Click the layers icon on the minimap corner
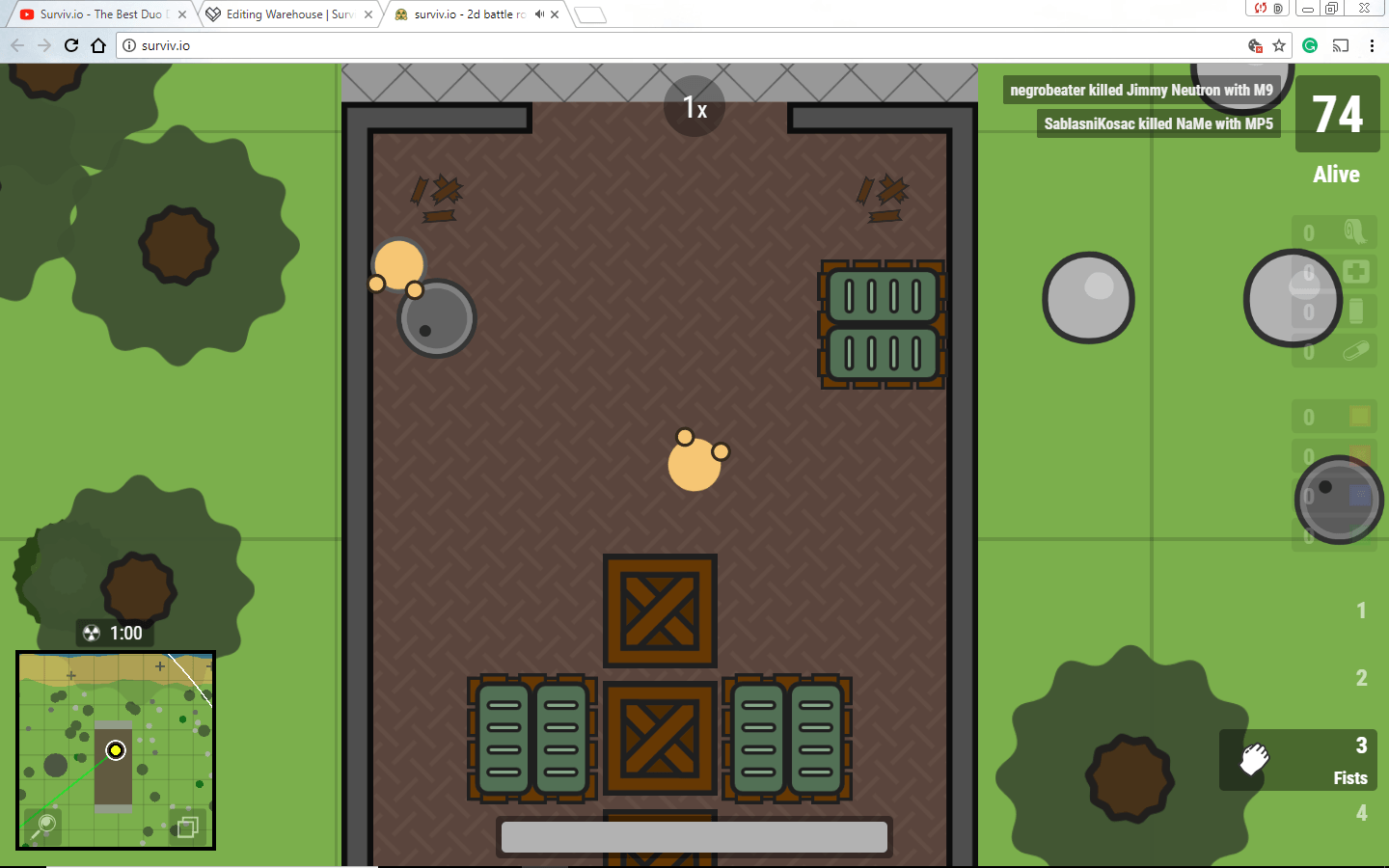This screenshot has height=868, width=1389. click(187, 827)
